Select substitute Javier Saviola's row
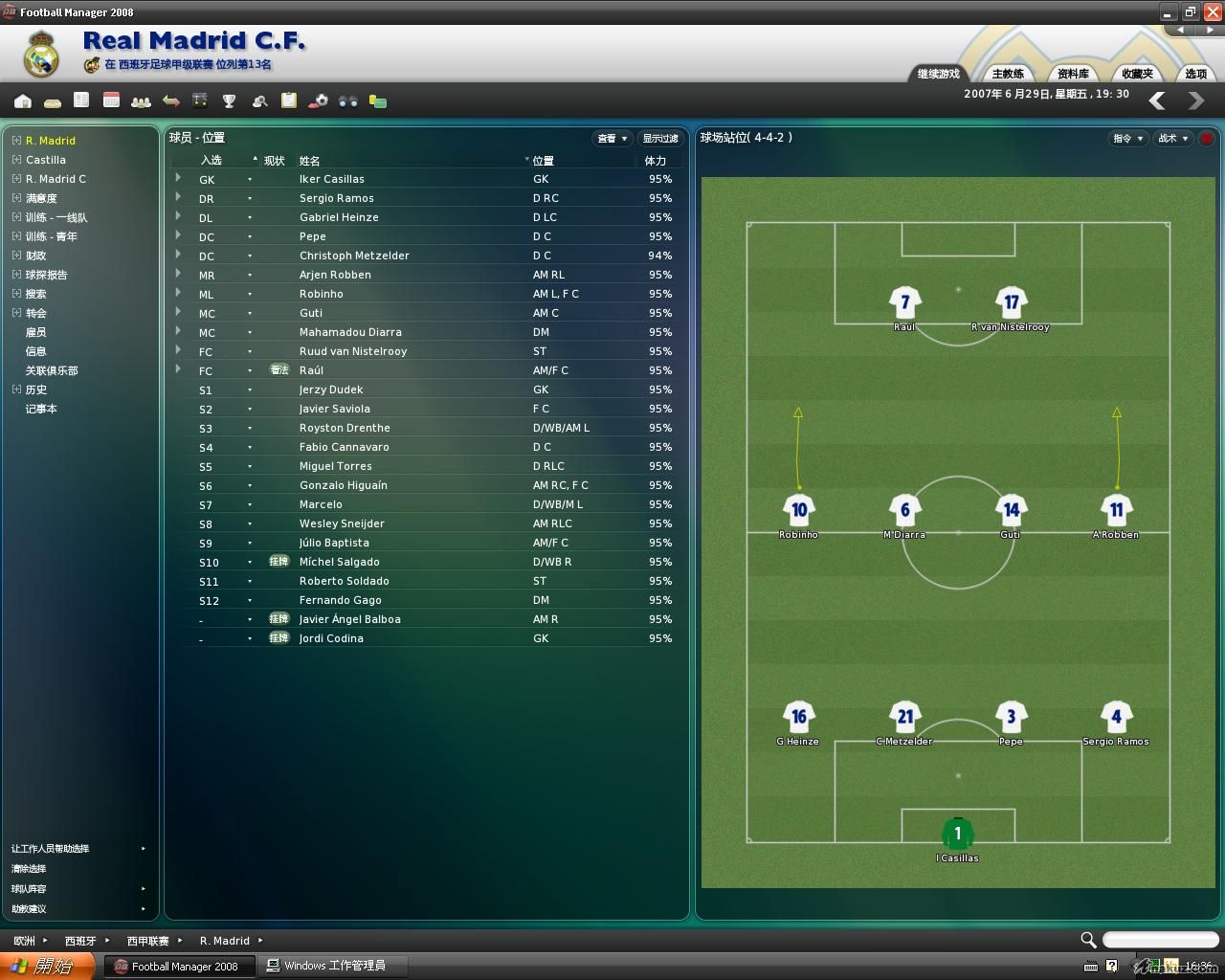This screenshot has width=1225, height=980. [x=334, y=409]
